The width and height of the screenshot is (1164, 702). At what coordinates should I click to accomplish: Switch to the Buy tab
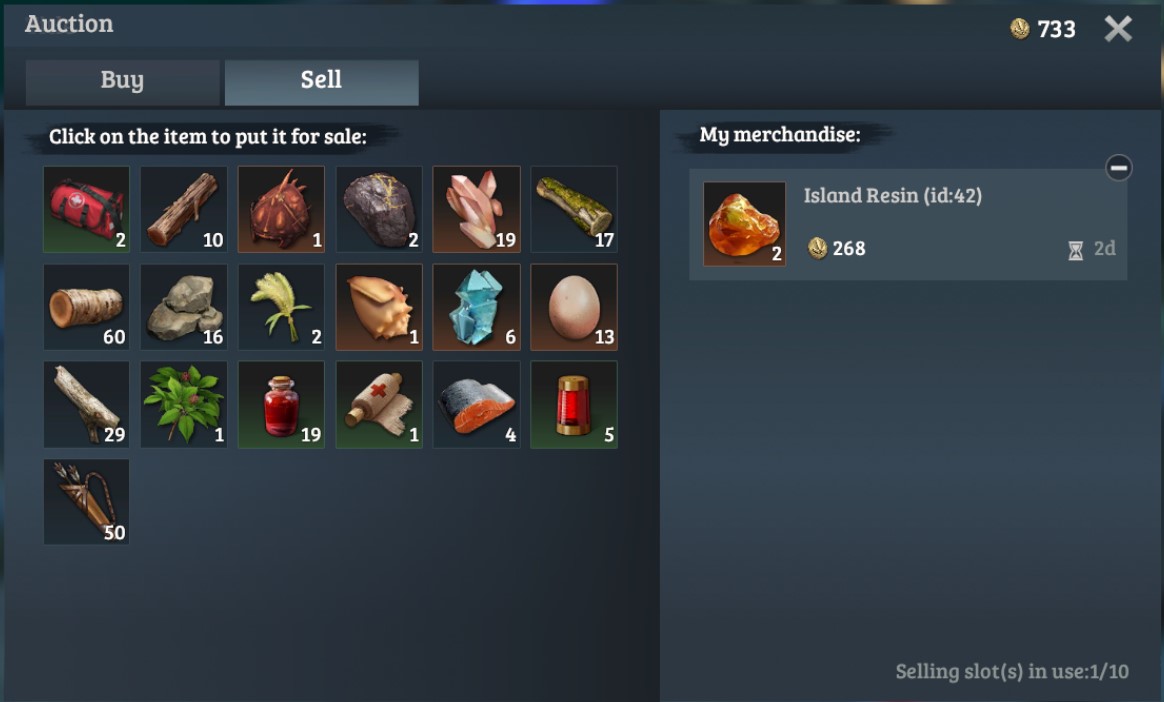122,82
